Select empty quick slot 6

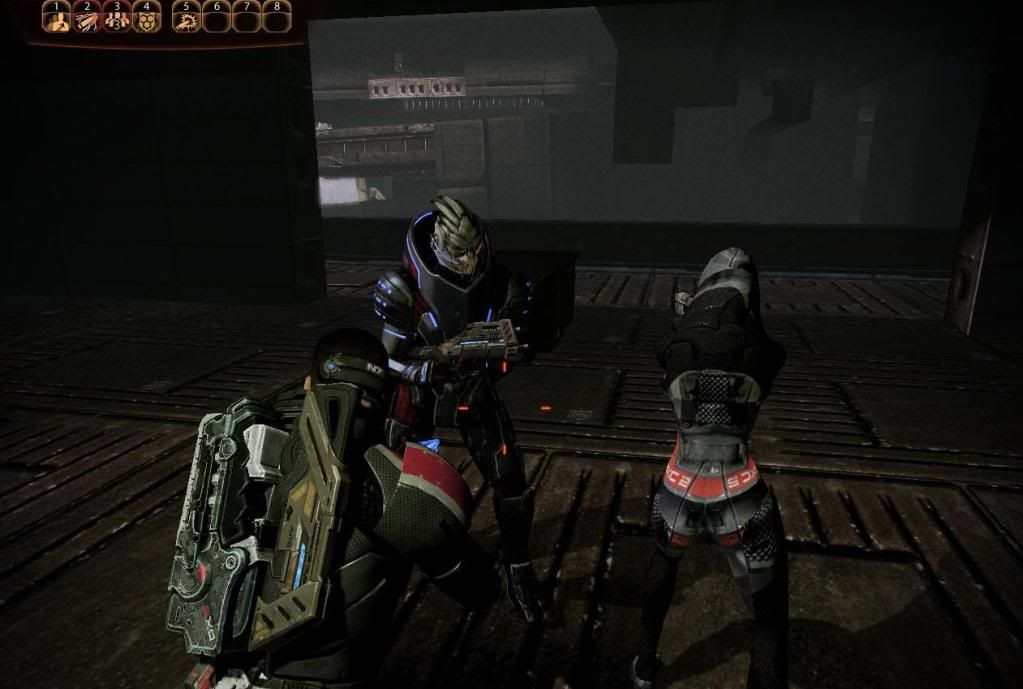coord(216,19)
